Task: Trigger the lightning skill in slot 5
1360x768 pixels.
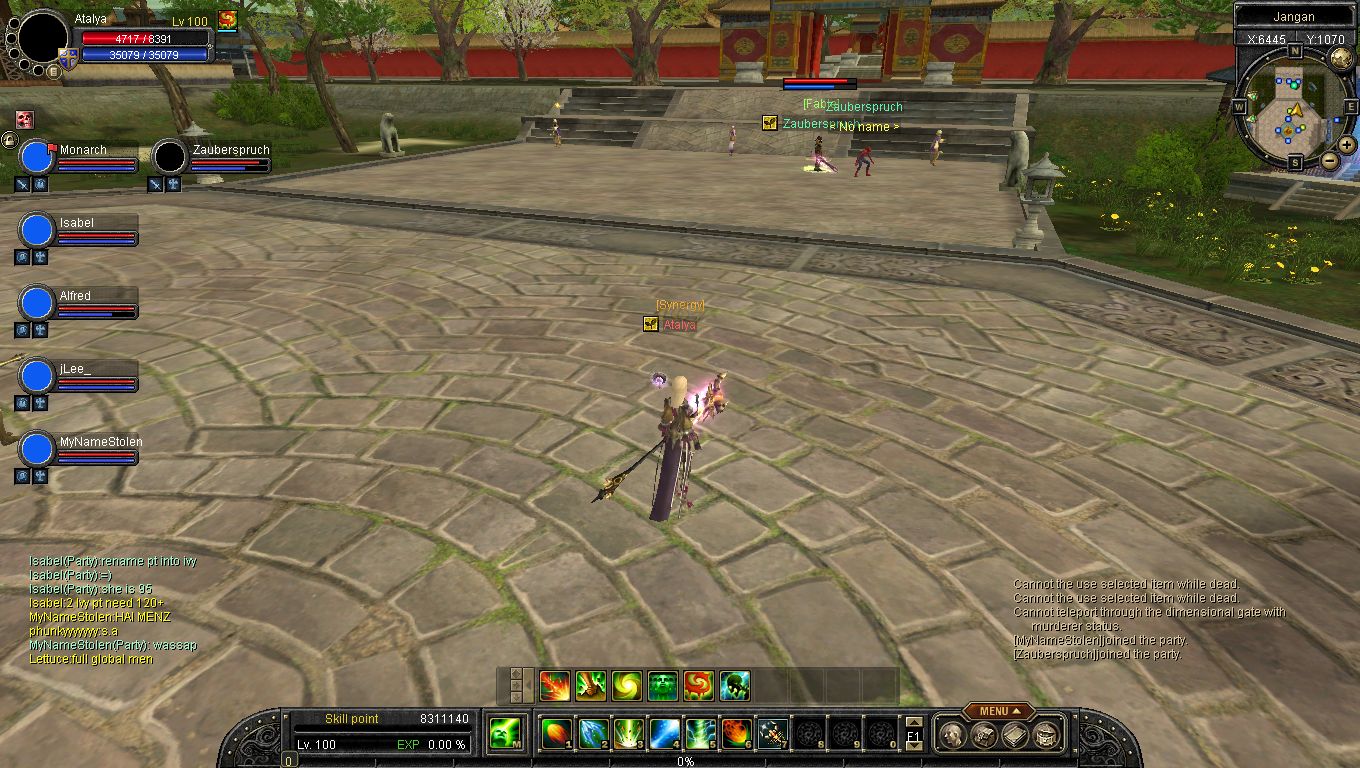Action: pos(701,734)
